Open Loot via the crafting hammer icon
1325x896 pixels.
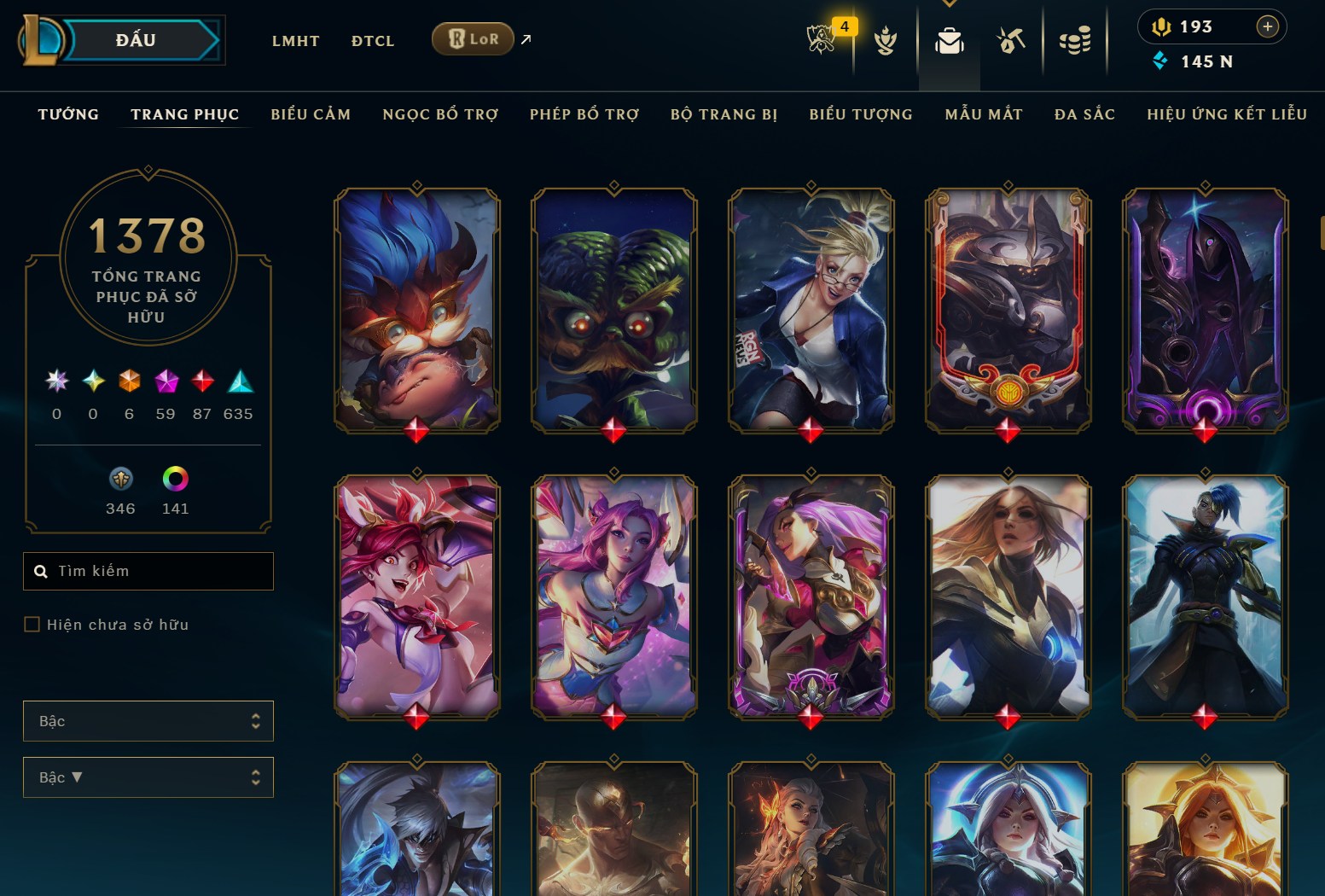coord(1010,38)
